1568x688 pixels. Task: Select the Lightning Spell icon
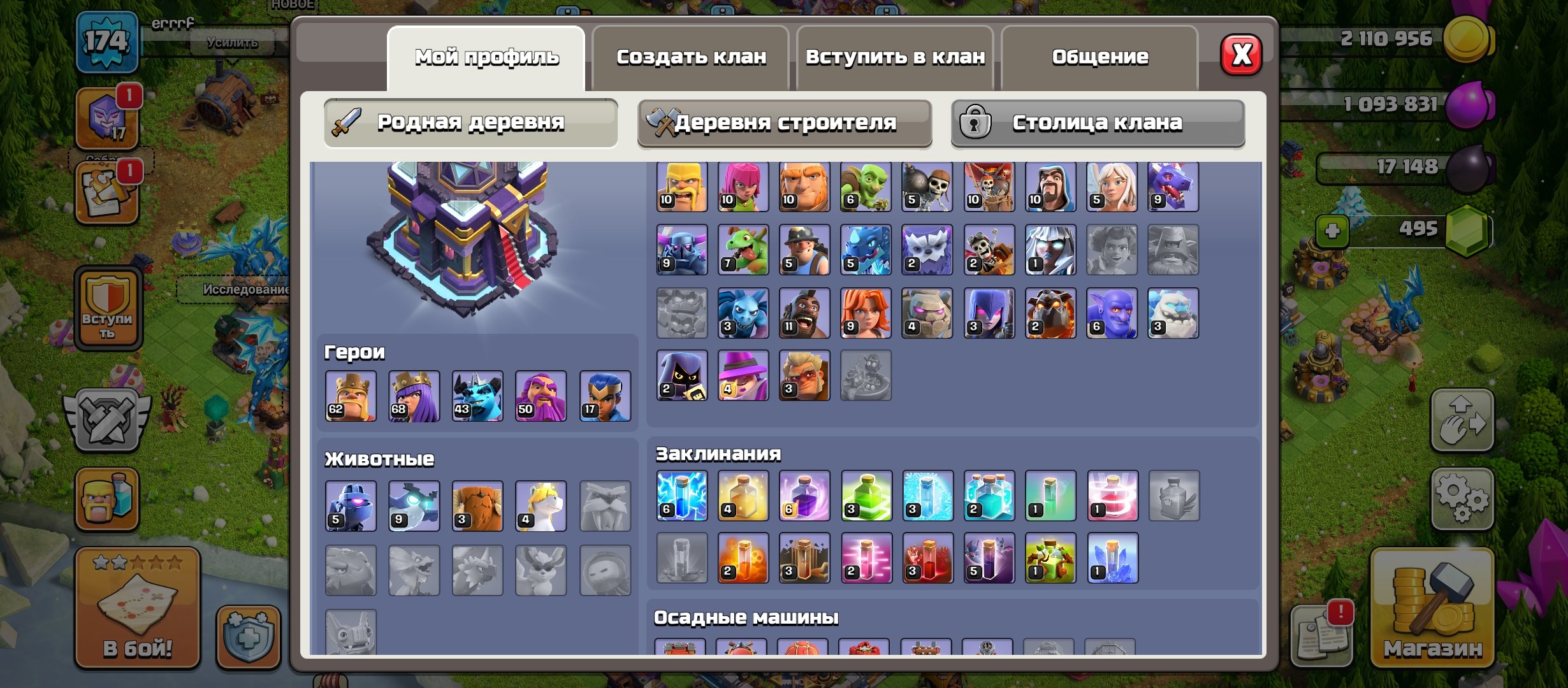pos(681,496)
